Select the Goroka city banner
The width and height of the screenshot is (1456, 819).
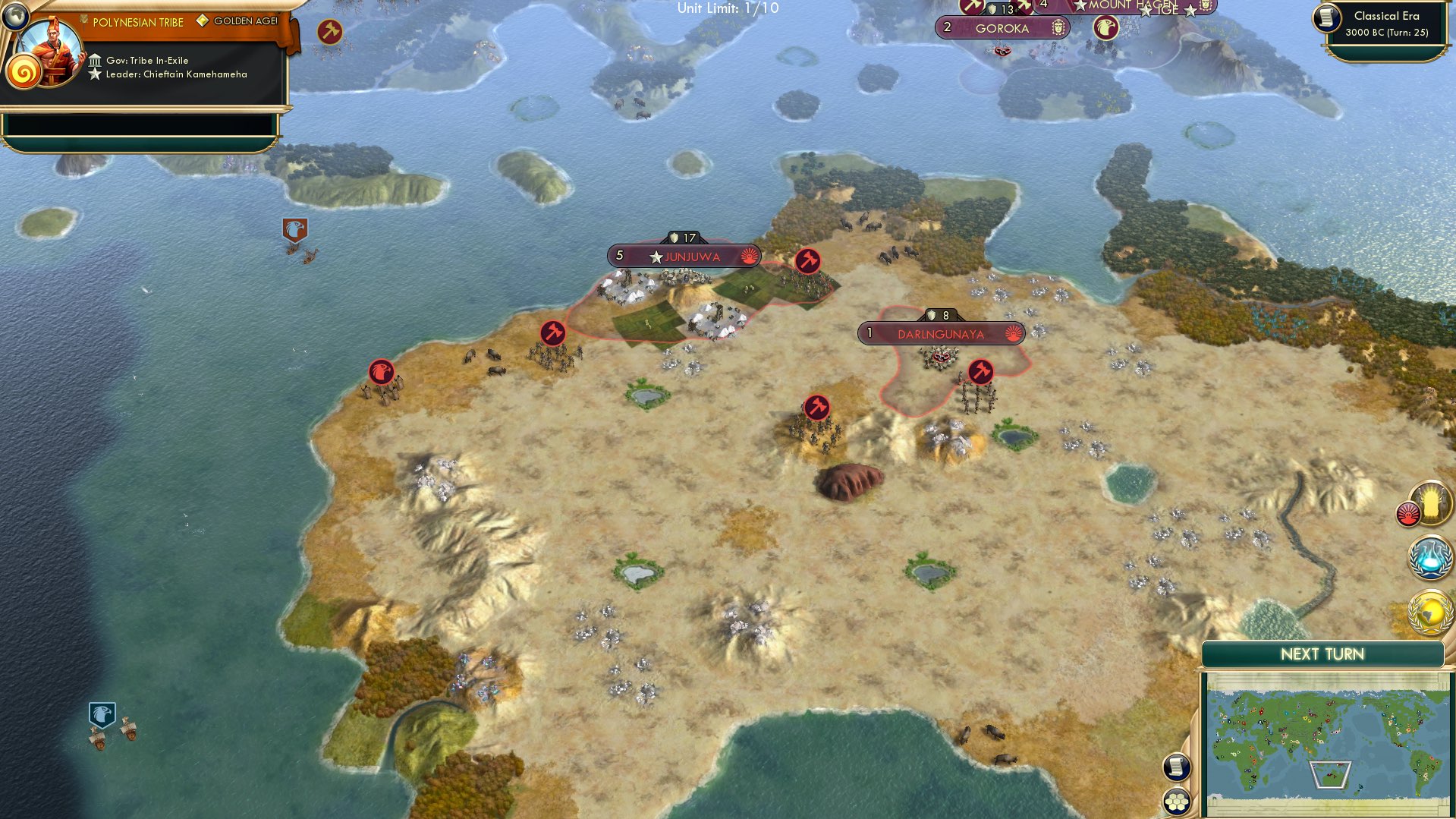(x=1003, y=28)
